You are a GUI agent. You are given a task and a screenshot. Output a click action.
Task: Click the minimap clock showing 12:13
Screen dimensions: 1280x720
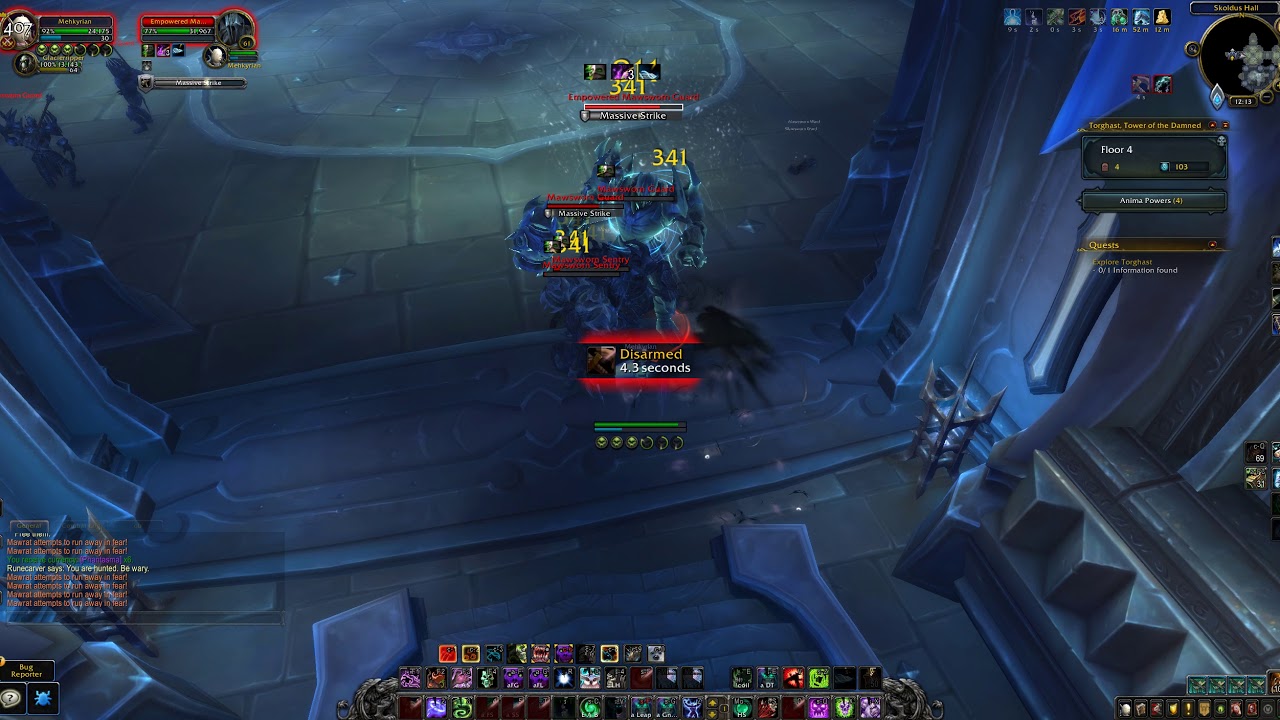click(1243, 101)
